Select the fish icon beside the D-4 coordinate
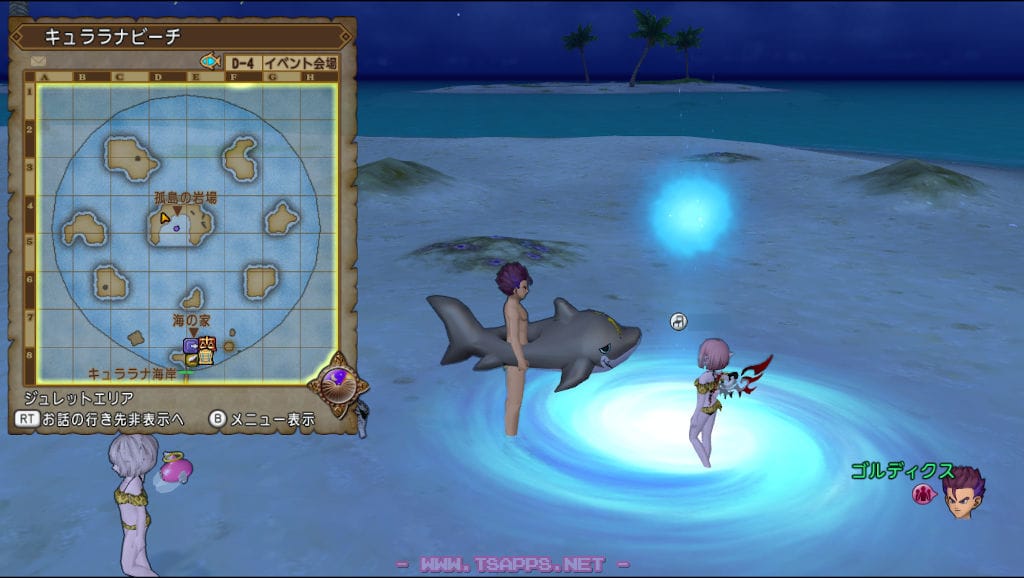The image size is (1024, 578). [210, 62]
